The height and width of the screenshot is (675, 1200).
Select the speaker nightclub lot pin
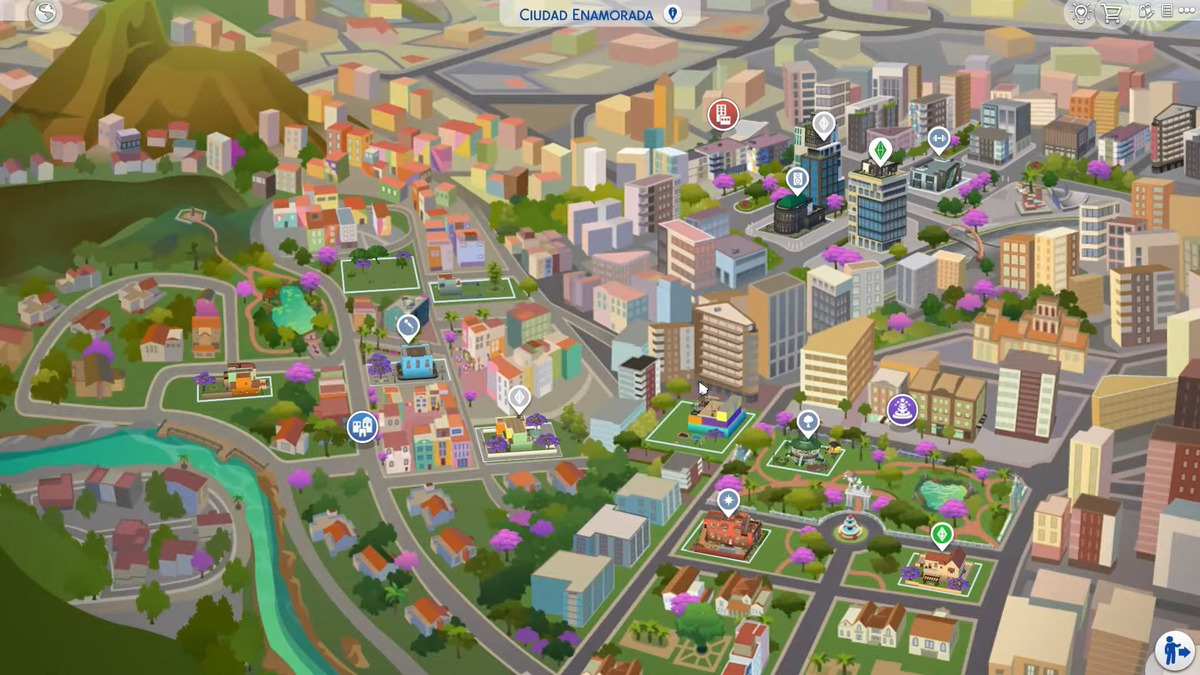[797, 180]
